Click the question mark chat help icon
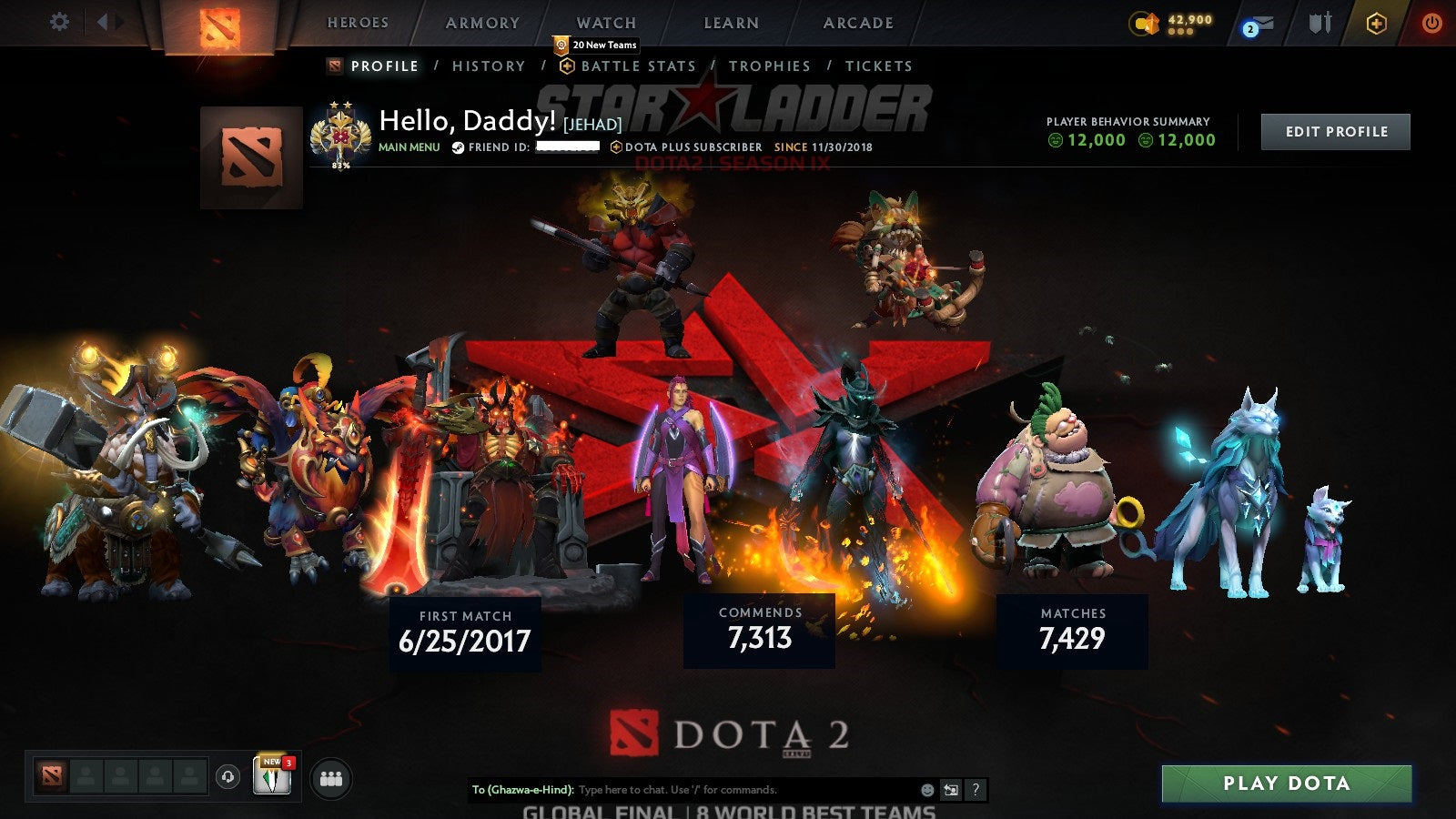Screen dimensions: 1456x819 (x=975, y=789)
